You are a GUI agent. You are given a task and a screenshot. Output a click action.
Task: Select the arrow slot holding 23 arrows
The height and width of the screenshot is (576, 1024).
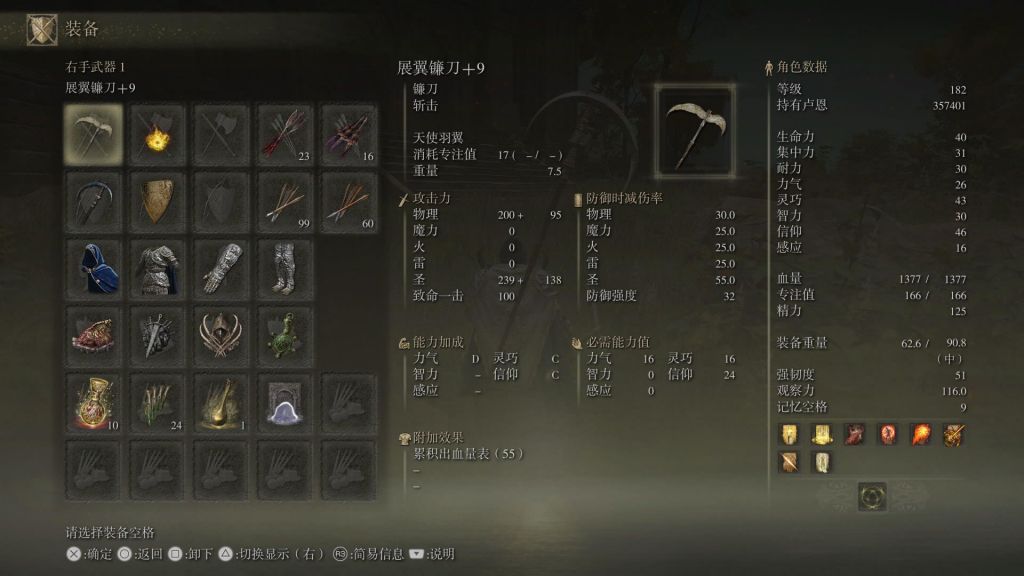coord(286,135)
